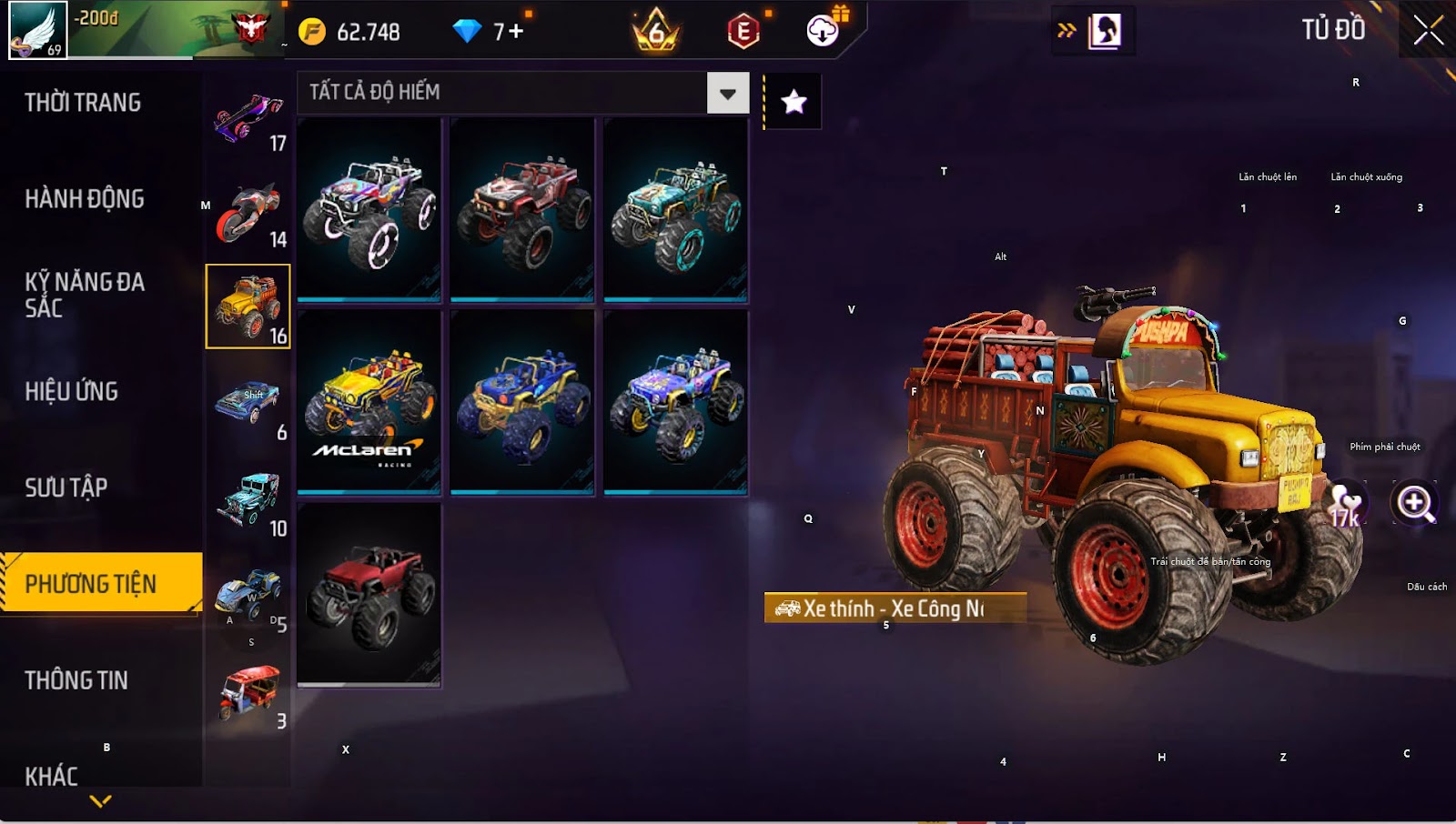Go to the SƯU TẬP category
The width and height of the screenshot is (1456, 824).
(x=66, y=488)
